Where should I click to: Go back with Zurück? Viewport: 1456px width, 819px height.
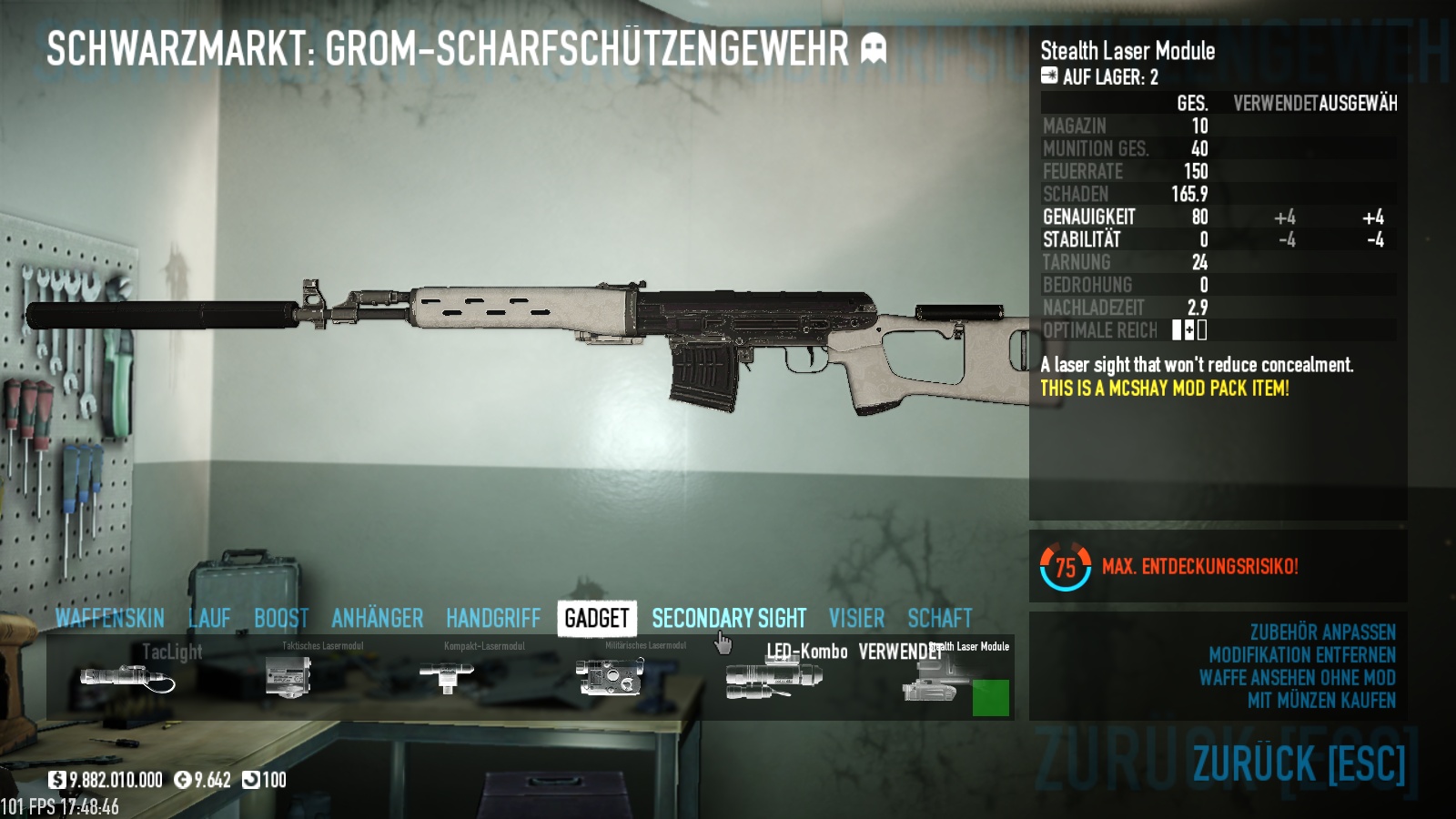click(x=1299, y=764)
